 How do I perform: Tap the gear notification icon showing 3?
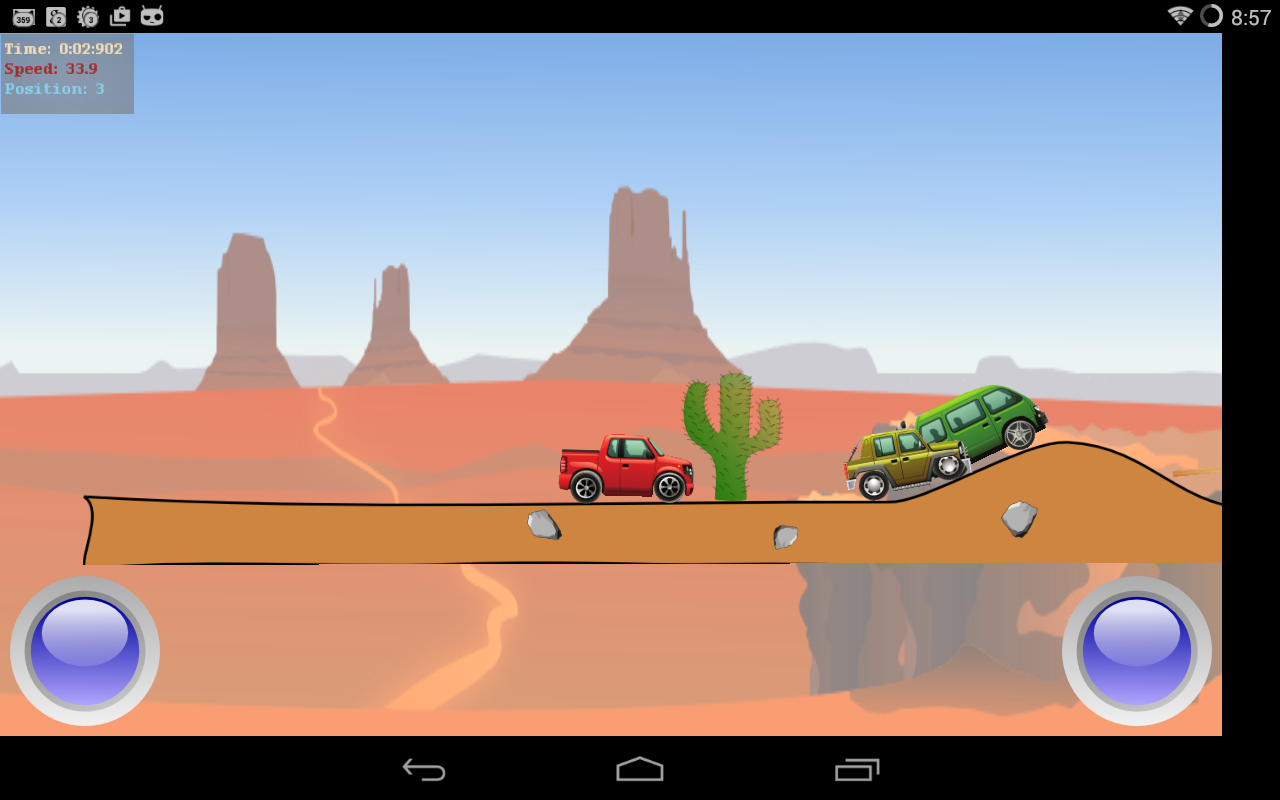point(88,16)
